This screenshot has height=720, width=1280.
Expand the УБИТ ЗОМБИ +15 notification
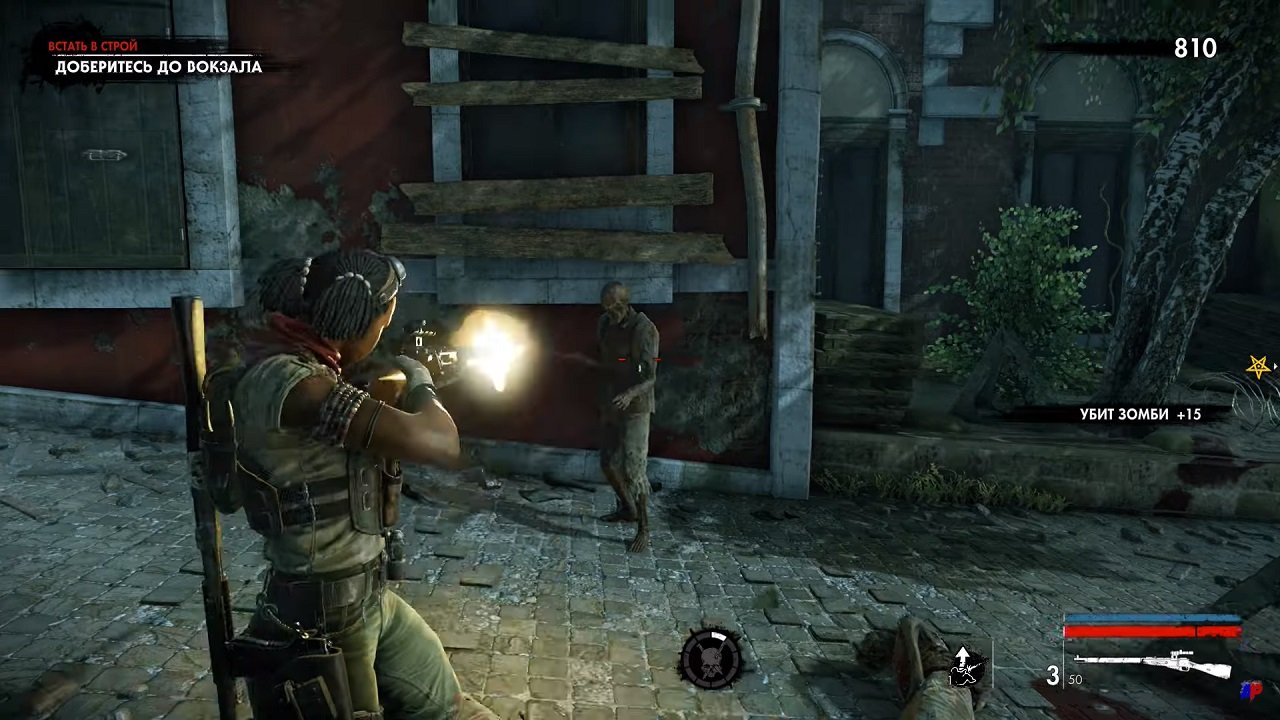coord(1140,411)
